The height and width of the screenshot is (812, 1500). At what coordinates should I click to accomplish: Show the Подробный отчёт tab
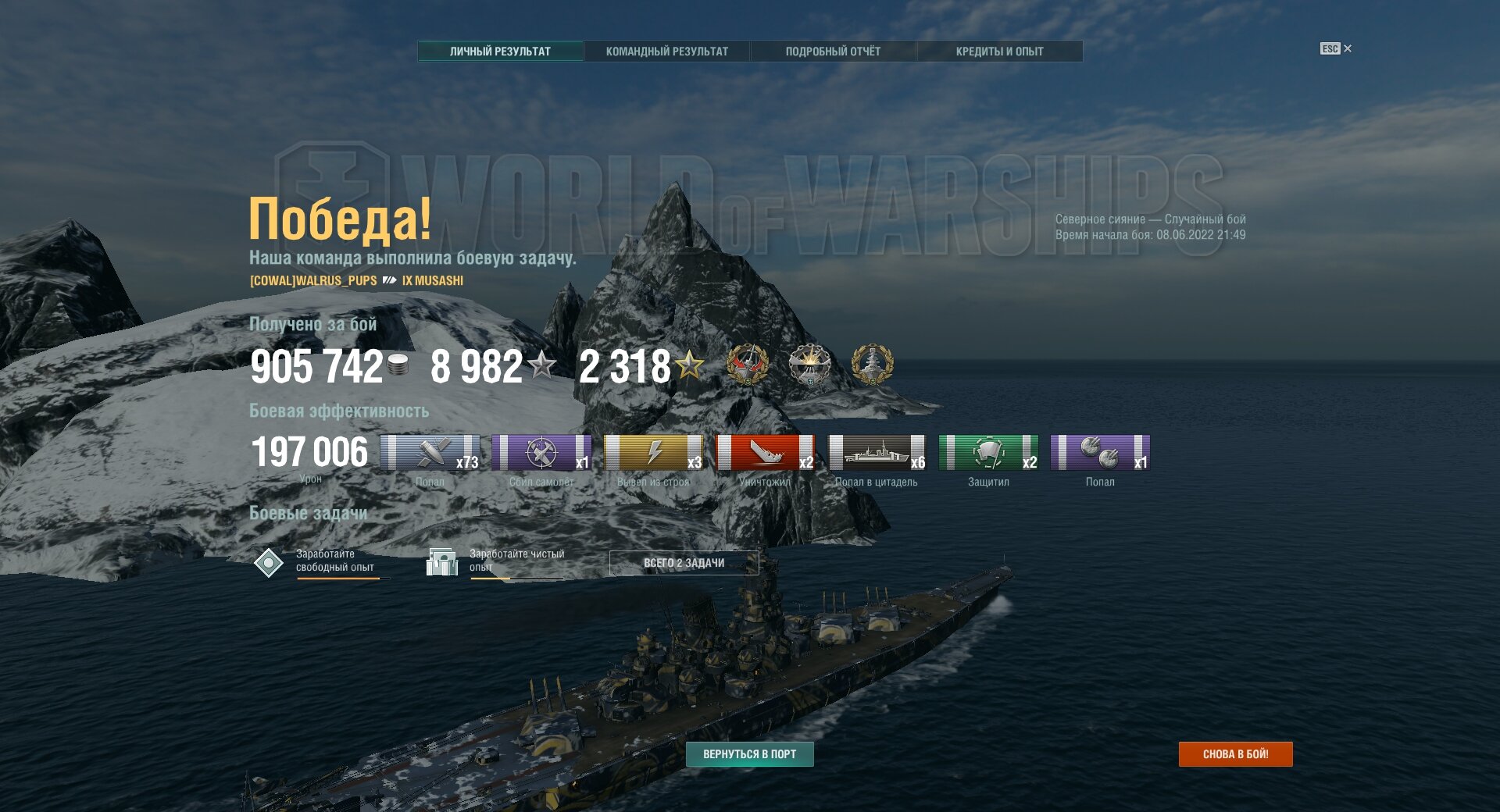coord(833,52)
